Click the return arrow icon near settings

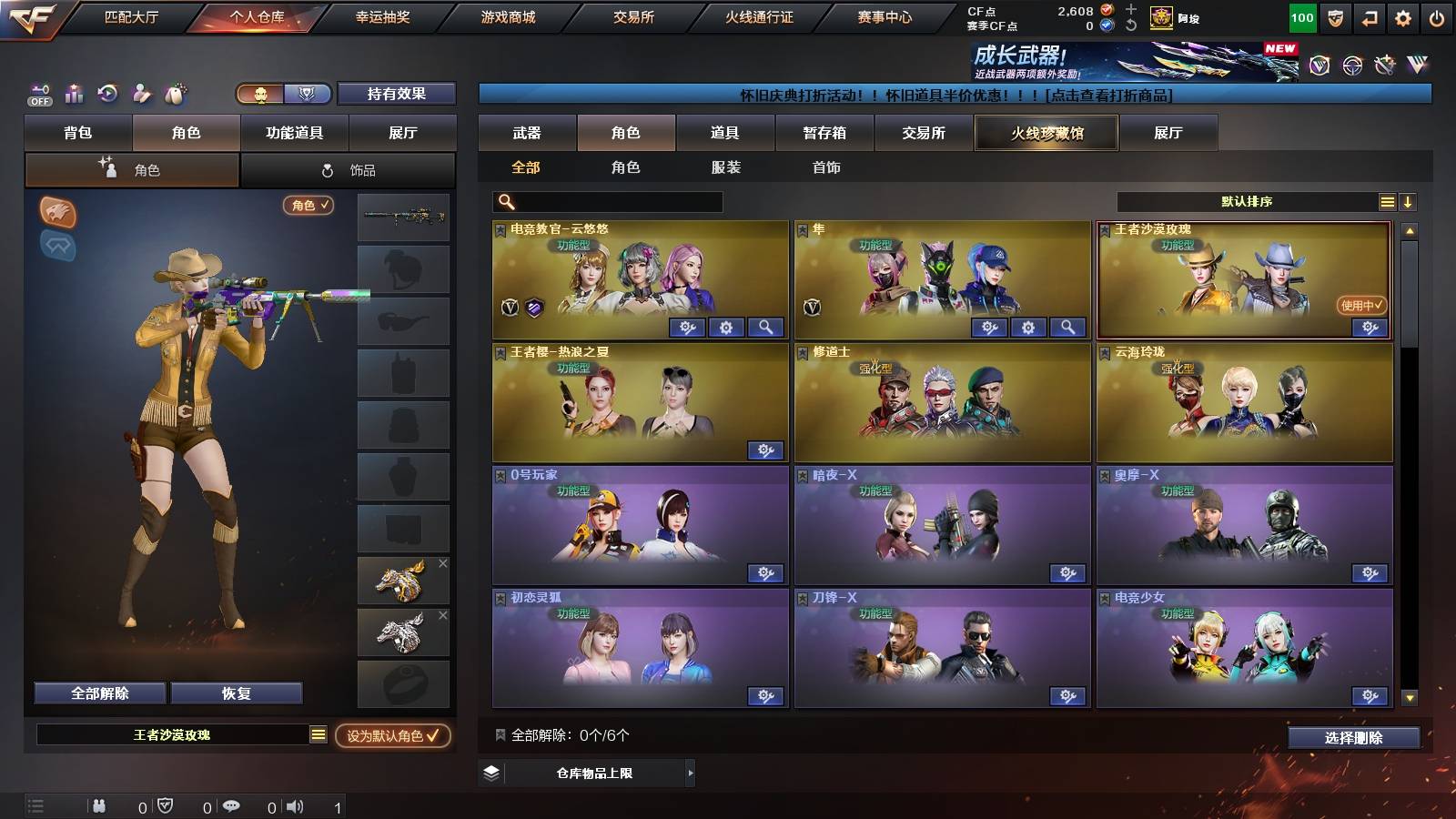[x=1370, y=18]
